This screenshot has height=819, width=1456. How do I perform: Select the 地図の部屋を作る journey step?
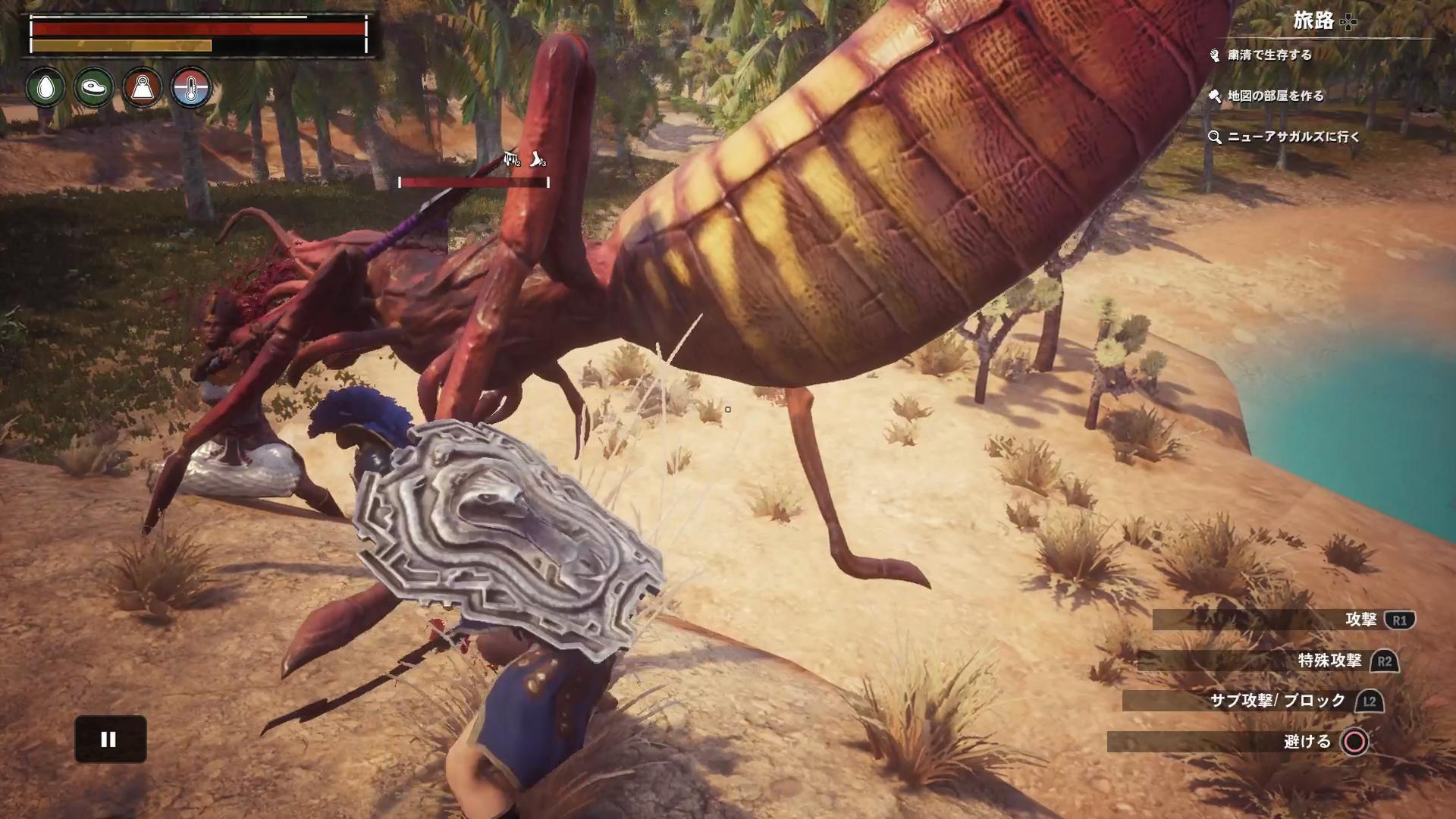pyautogui.click(x=1275, y=96)
